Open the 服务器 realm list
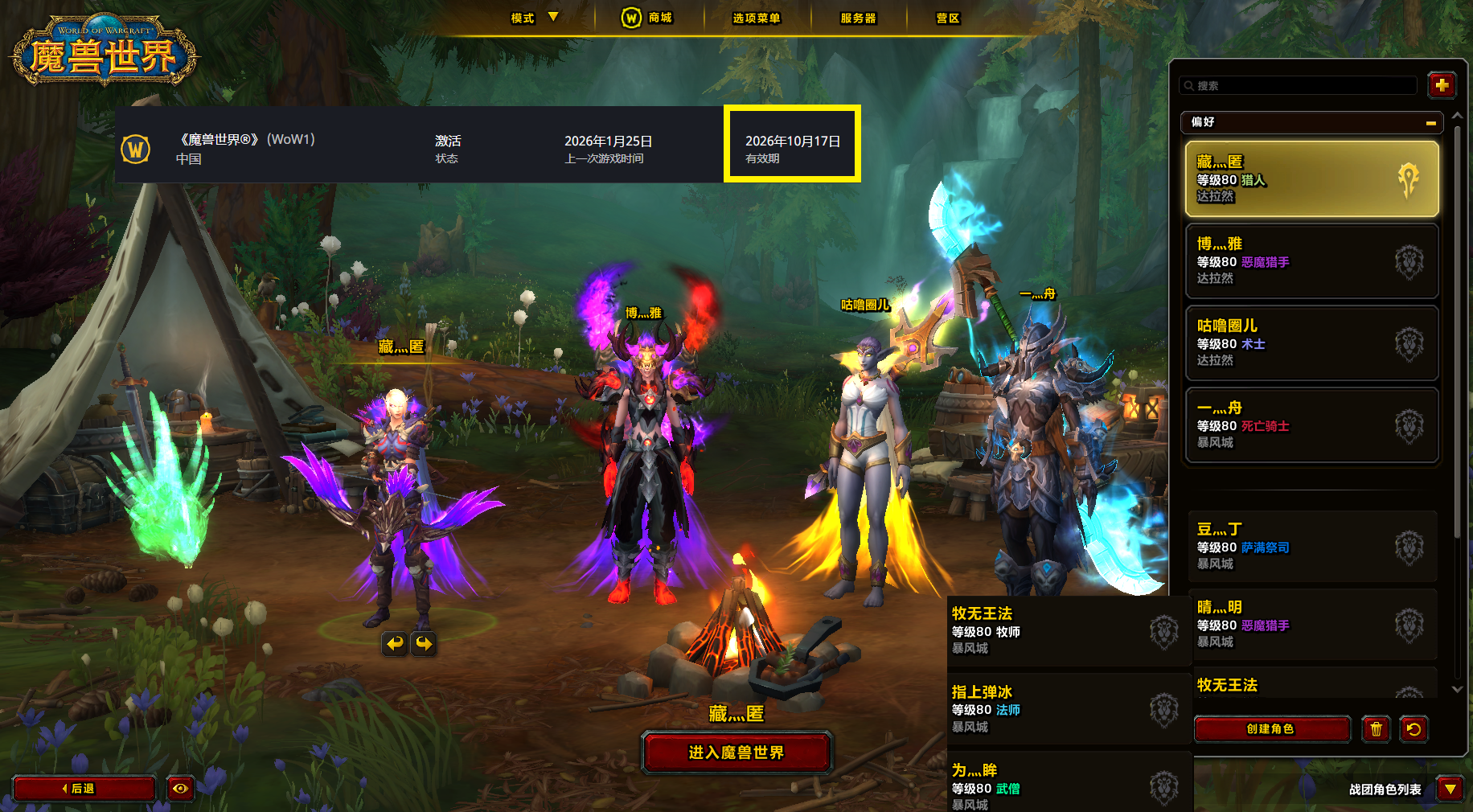This screenshot has height=812, width=1473. pos(858,18)
